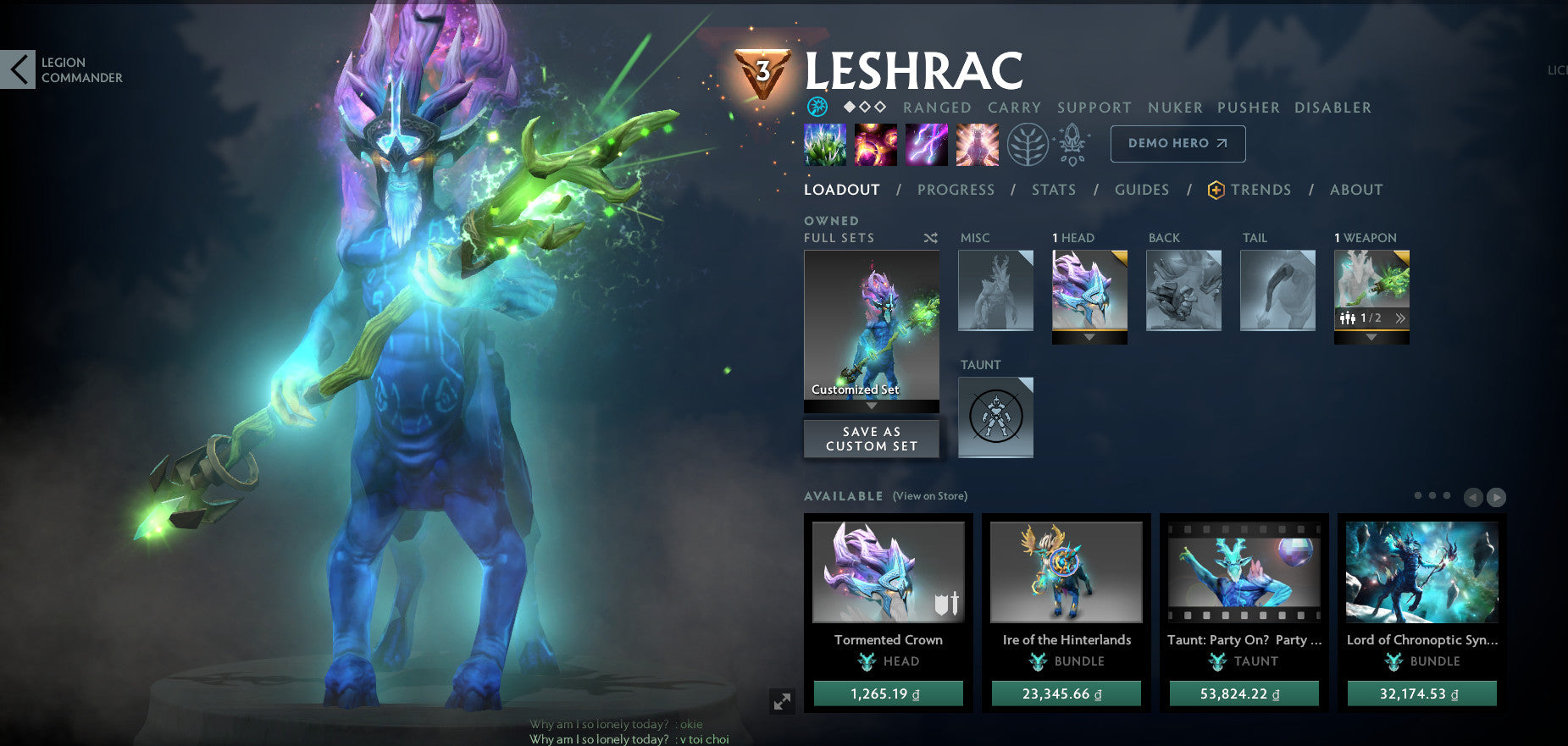Open the HEAD slot dropdown arrow

(1089, 338)
